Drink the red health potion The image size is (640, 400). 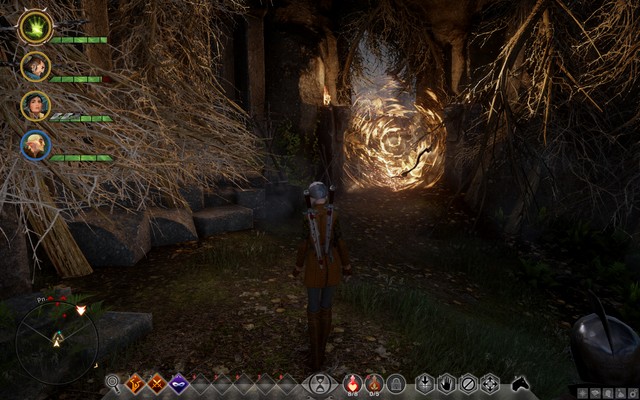pos(351,382)
